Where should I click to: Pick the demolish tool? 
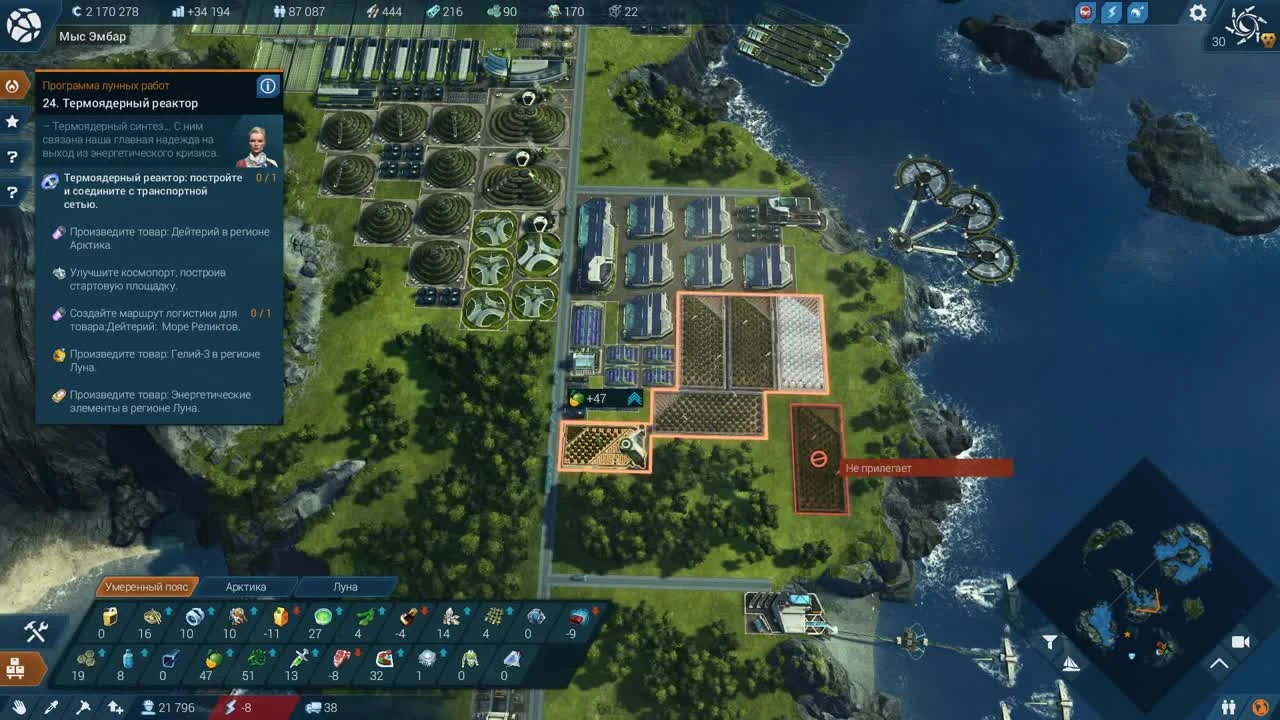[83, 707]
